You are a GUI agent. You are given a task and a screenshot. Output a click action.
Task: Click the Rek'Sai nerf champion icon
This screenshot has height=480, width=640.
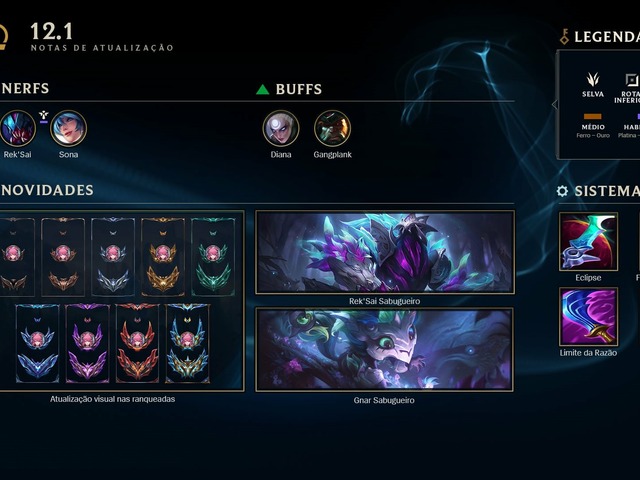[x=17, y=129]
